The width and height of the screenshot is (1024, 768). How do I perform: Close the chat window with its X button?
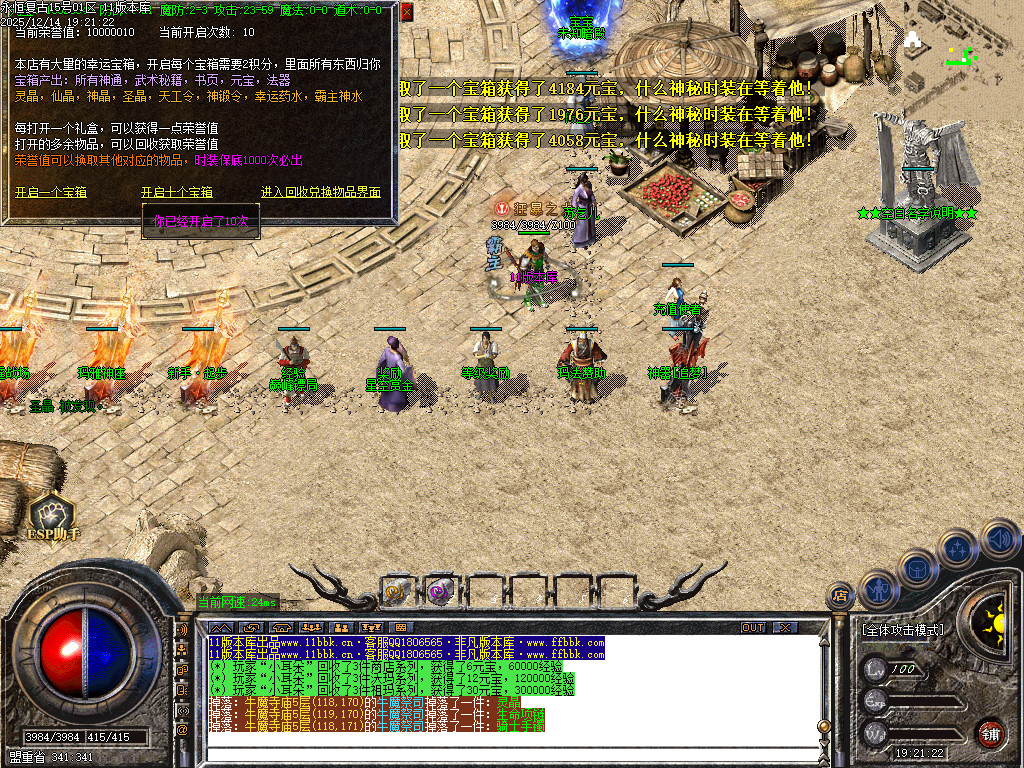(x=786, y=627)
